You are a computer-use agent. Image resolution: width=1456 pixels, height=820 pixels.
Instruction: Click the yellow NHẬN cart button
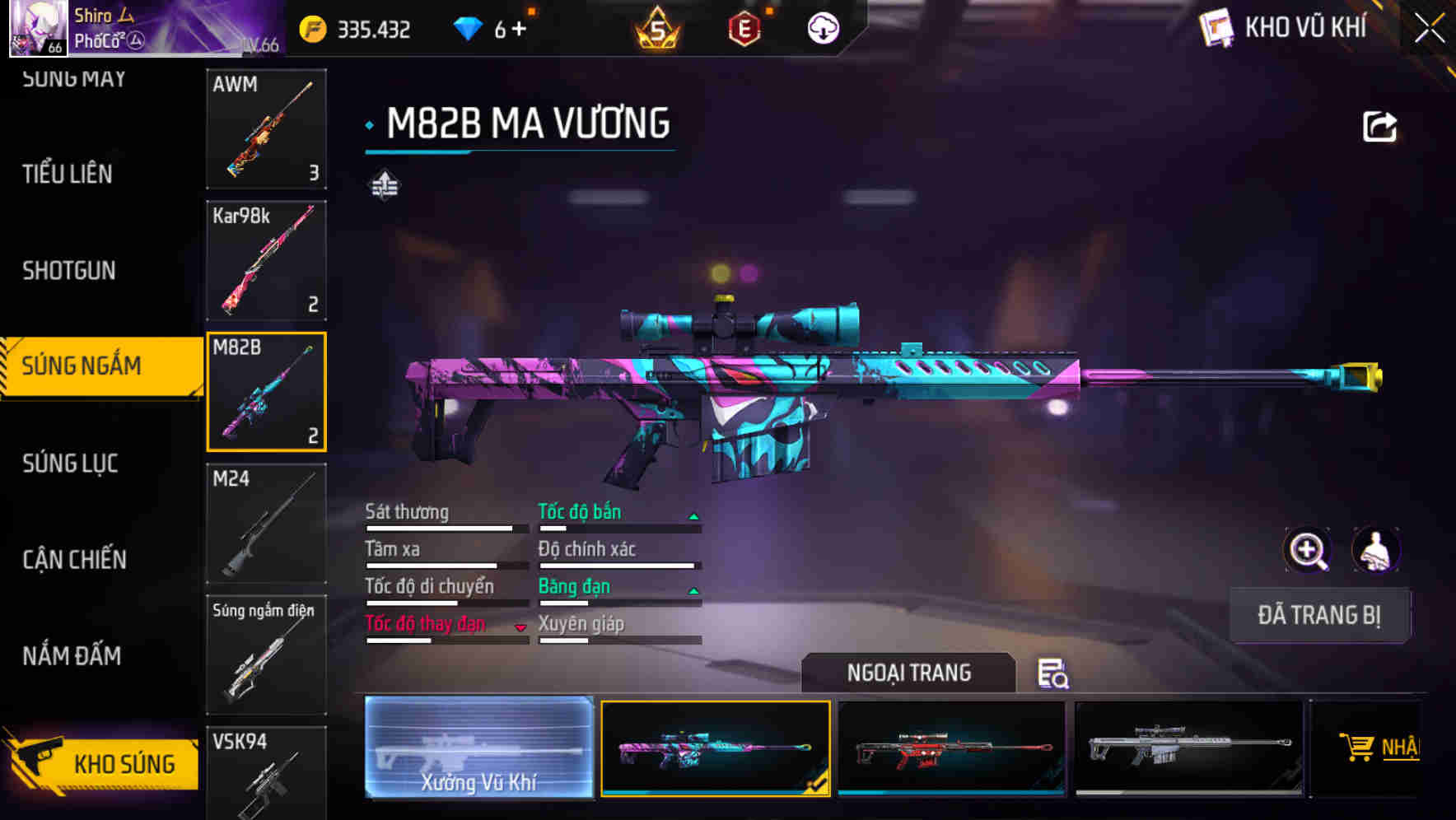point(1392,748)
